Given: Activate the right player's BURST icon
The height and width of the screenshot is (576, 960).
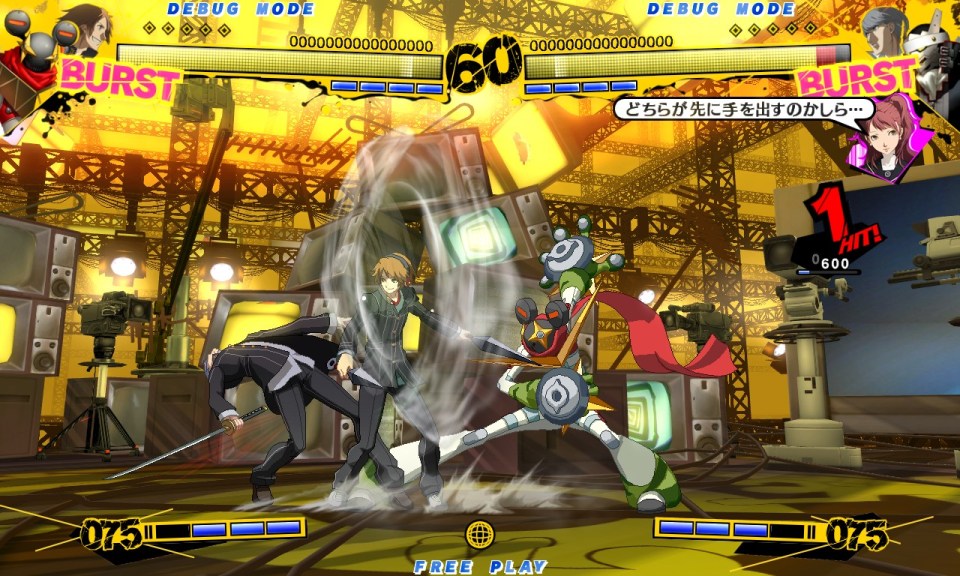Looking at the screenshot, I should click(x=856, y=79).
